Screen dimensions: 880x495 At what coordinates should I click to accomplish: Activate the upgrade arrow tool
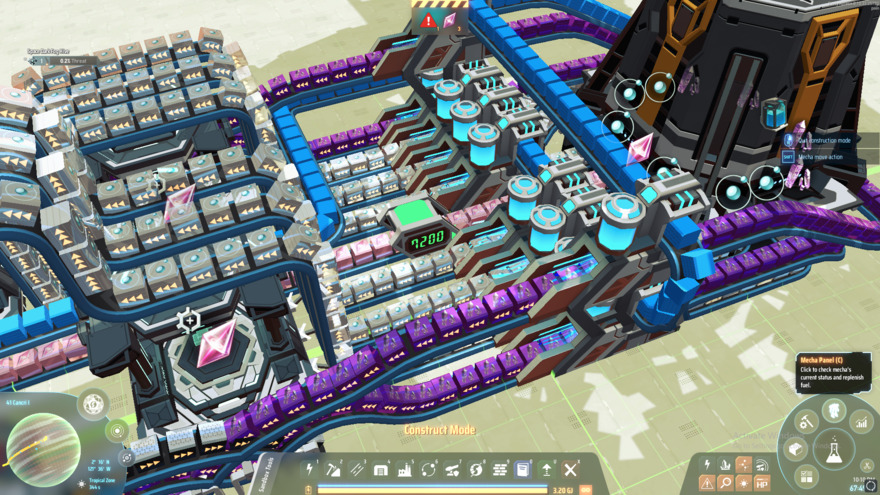tap(547, 469)
